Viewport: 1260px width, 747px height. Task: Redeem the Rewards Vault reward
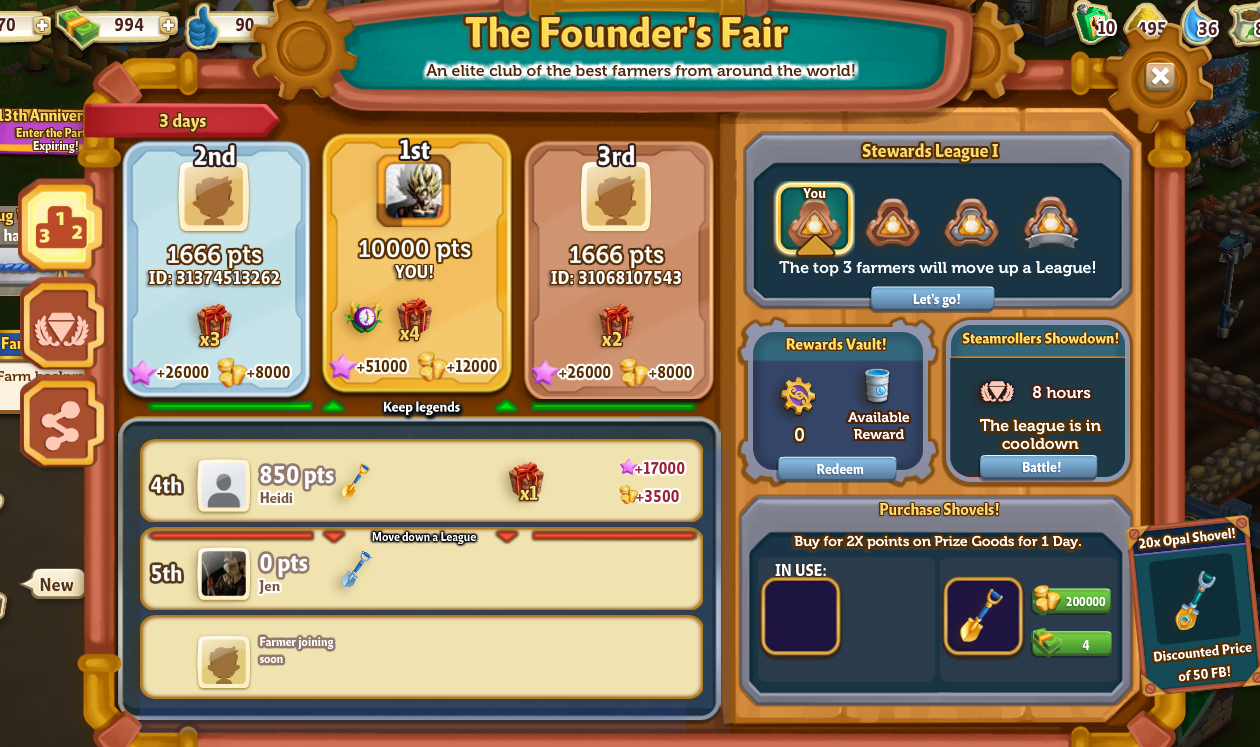click(x=839, y=468)
